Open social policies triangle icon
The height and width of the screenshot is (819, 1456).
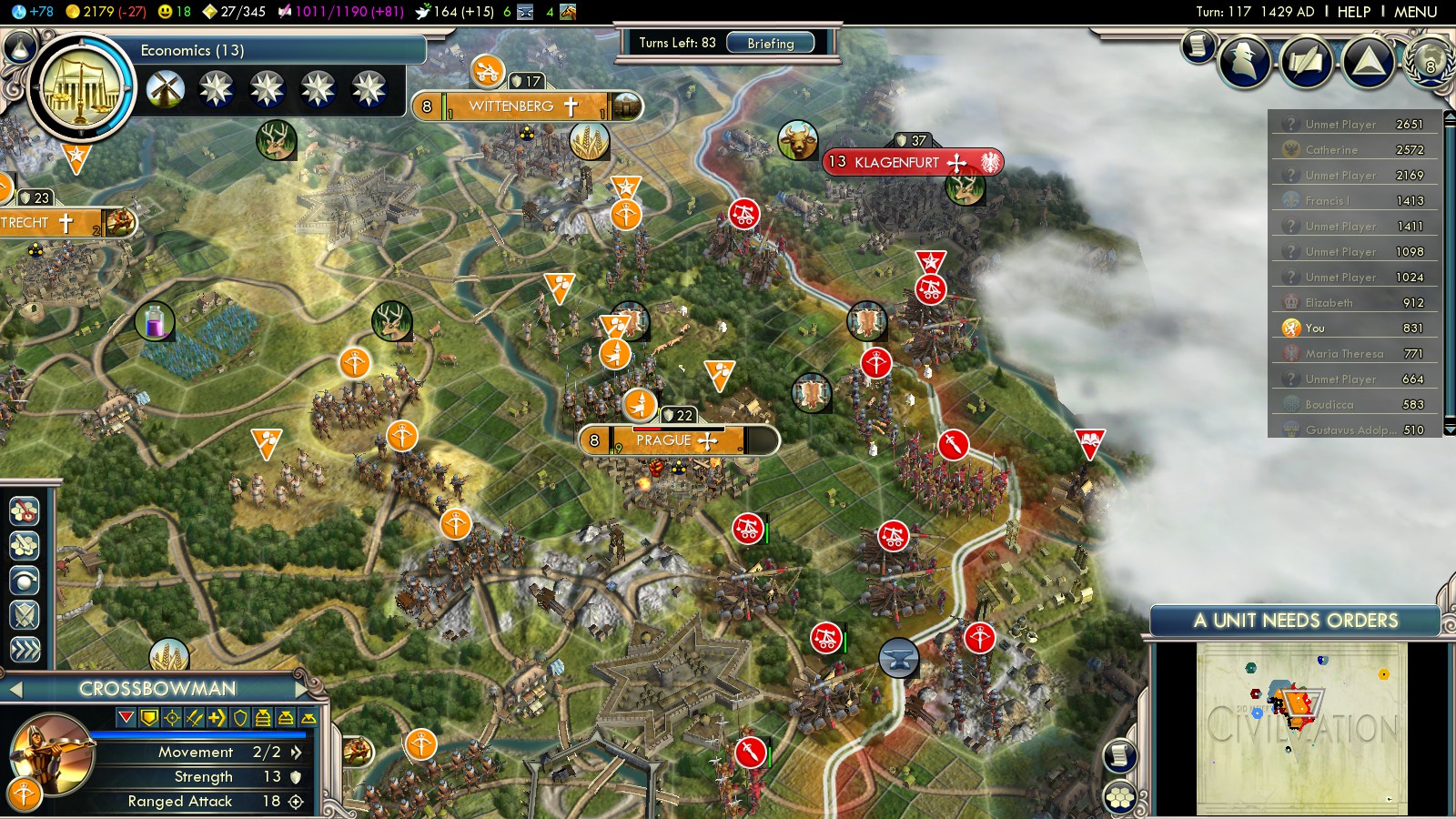[1368, 61]
